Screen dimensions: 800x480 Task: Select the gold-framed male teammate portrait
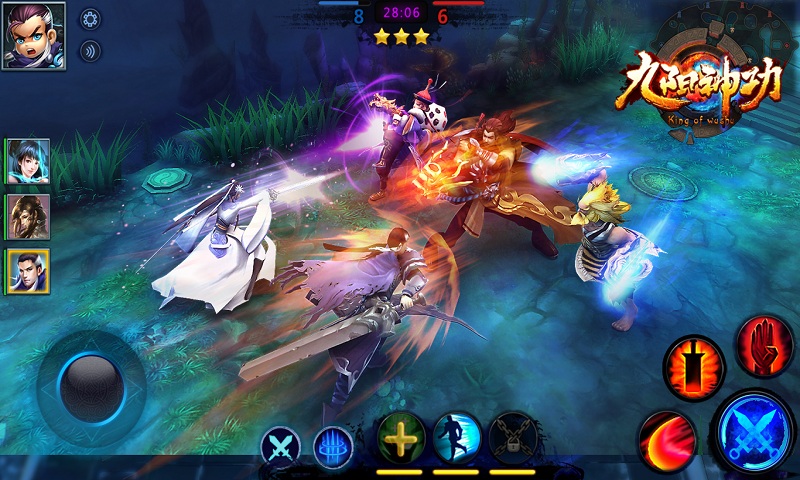pyautogui.click(x=28, y=270)
